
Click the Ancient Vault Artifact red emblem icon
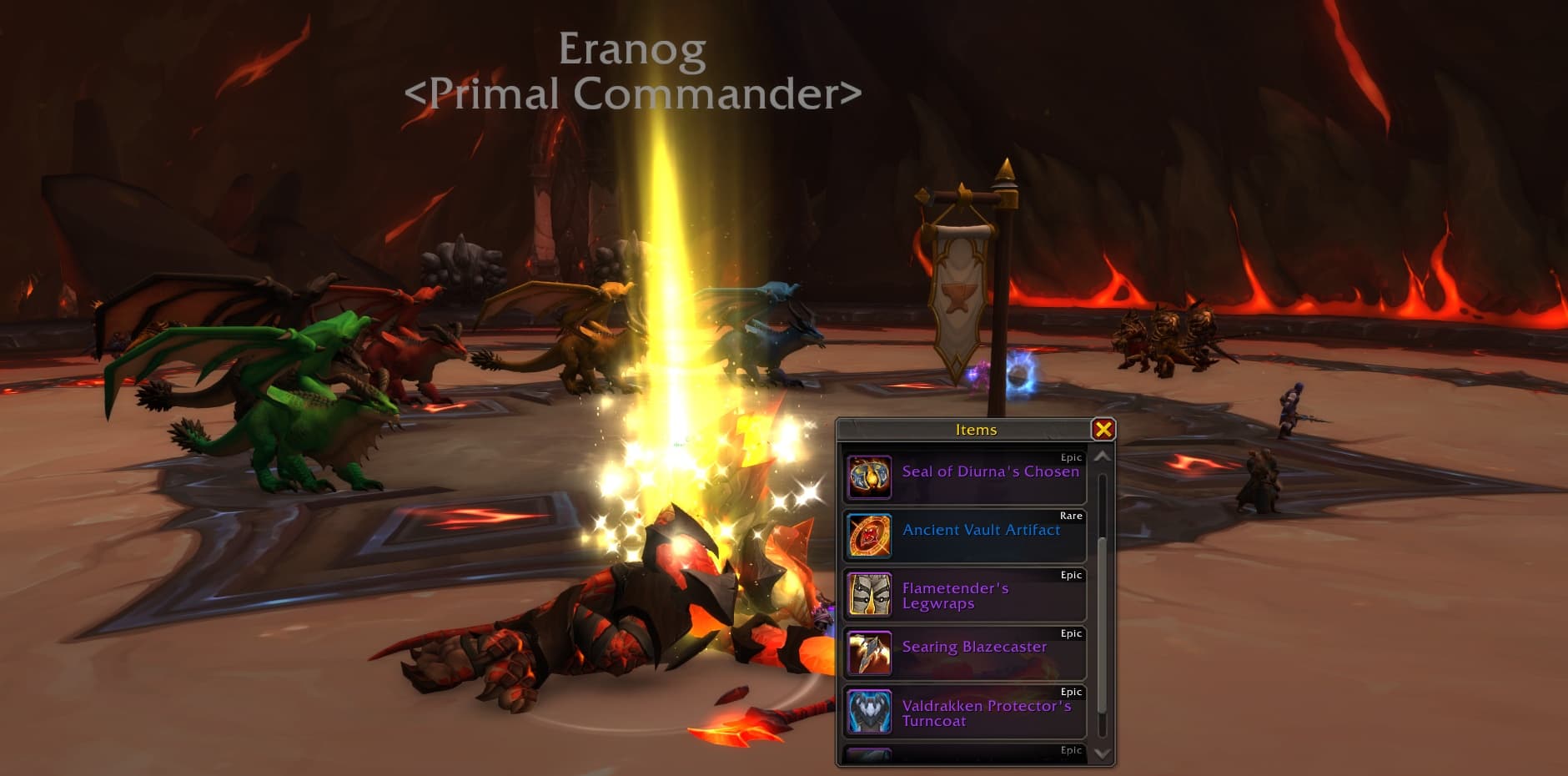point(869,537)
